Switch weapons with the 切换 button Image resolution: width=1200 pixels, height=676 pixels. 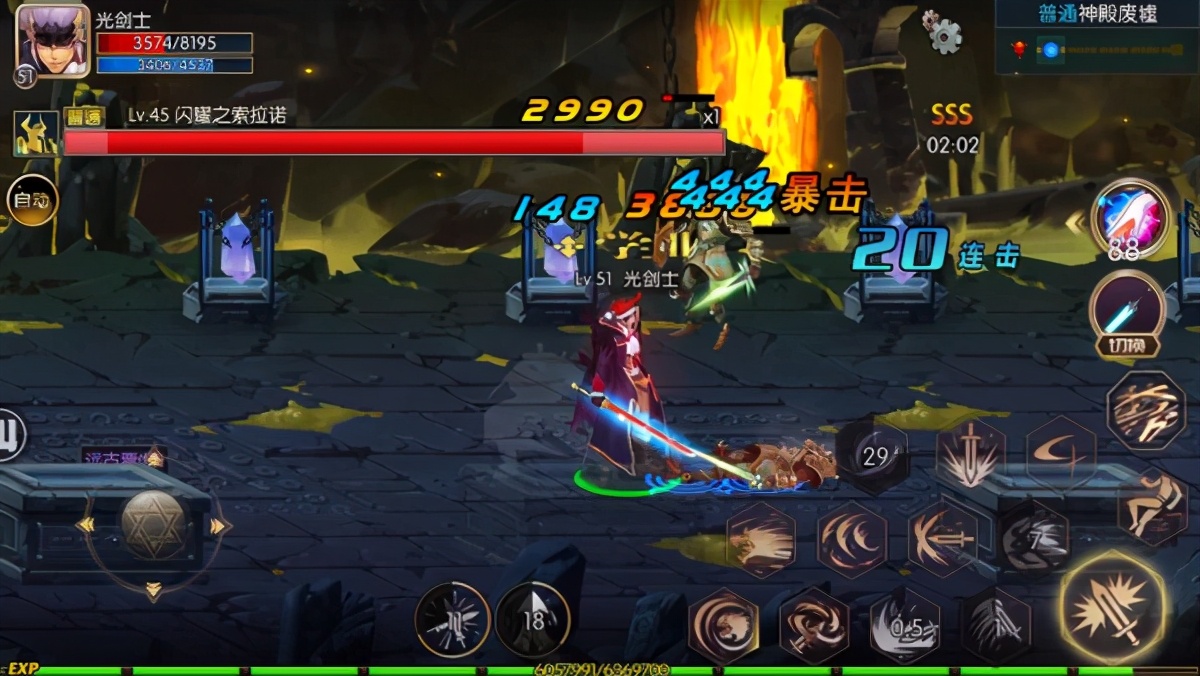[1127, 313]
